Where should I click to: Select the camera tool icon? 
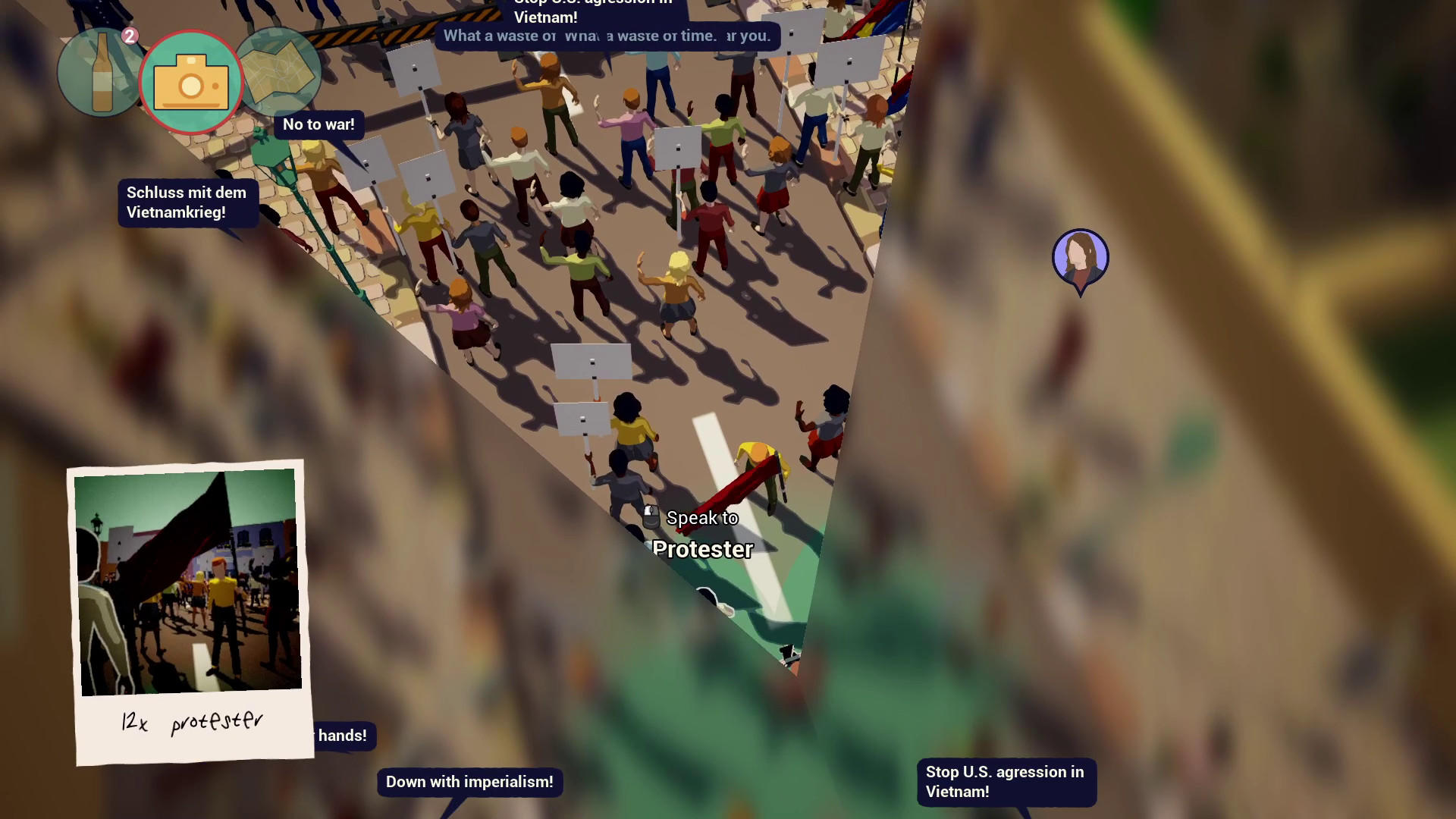(192, 81)
